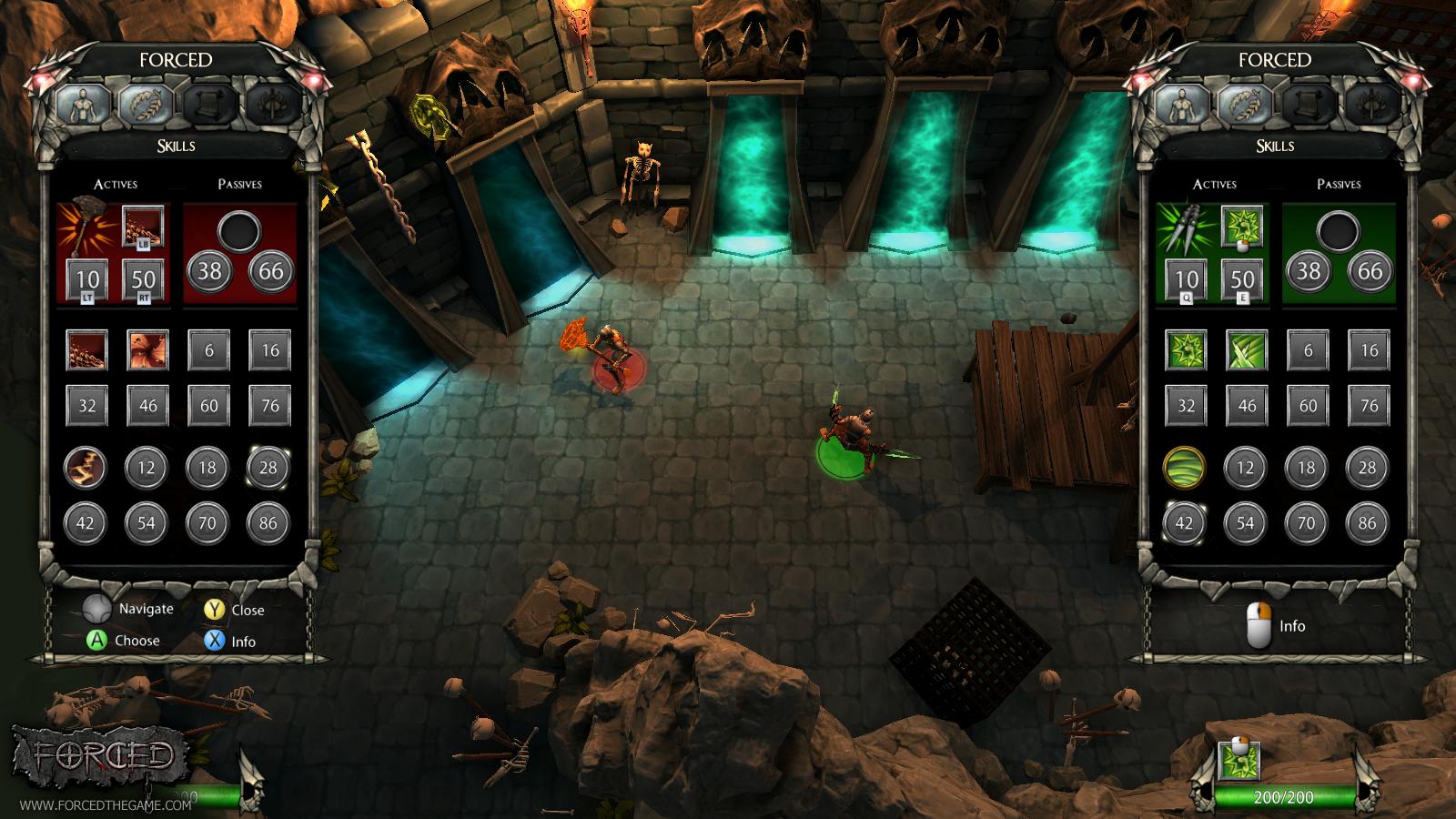Screen dimensions: 1456x819
Task: Pick the round red lightning passive
Action: pos(86,468)
